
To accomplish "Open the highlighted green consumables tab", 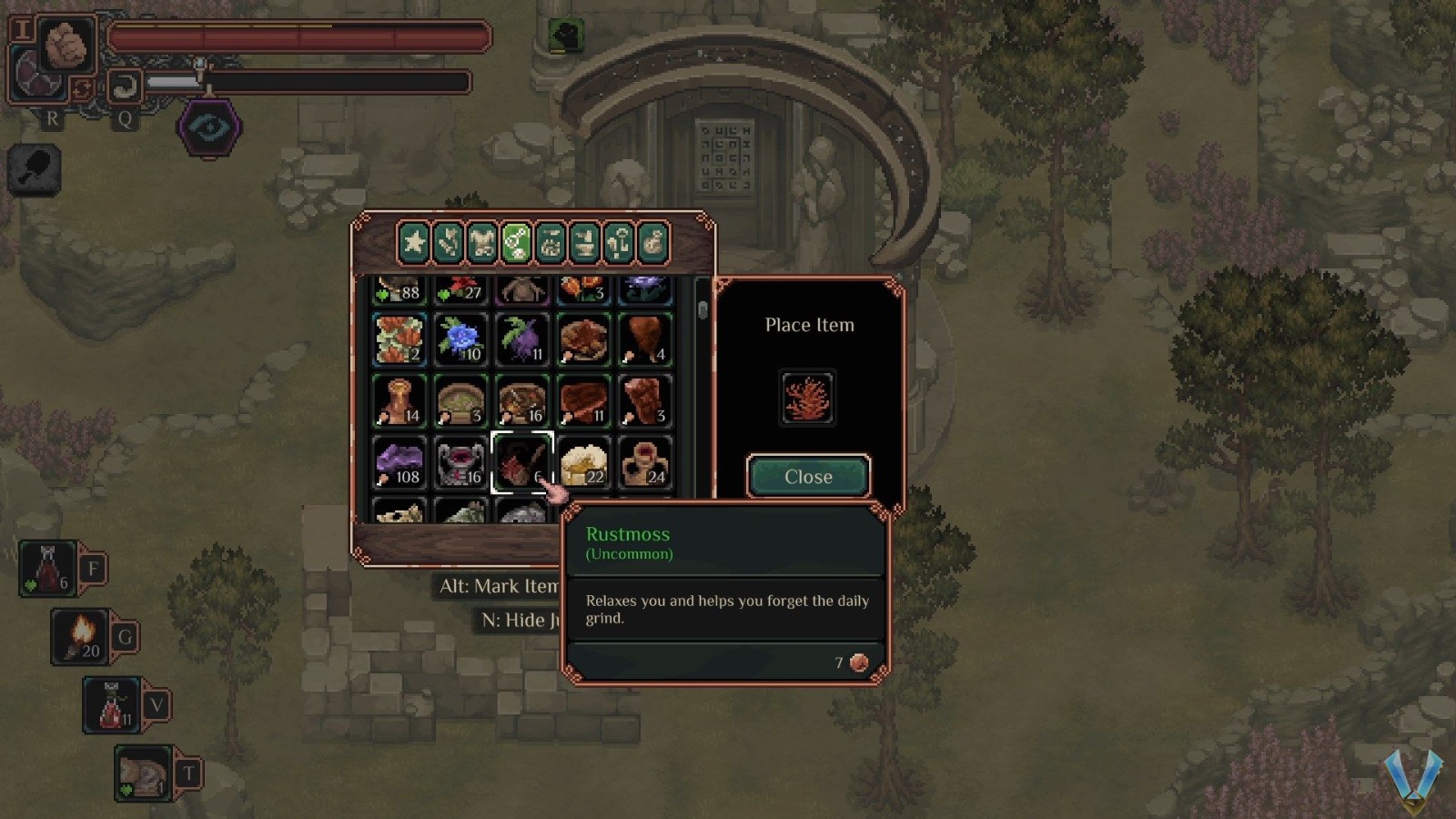I will (x=516, y=243).
